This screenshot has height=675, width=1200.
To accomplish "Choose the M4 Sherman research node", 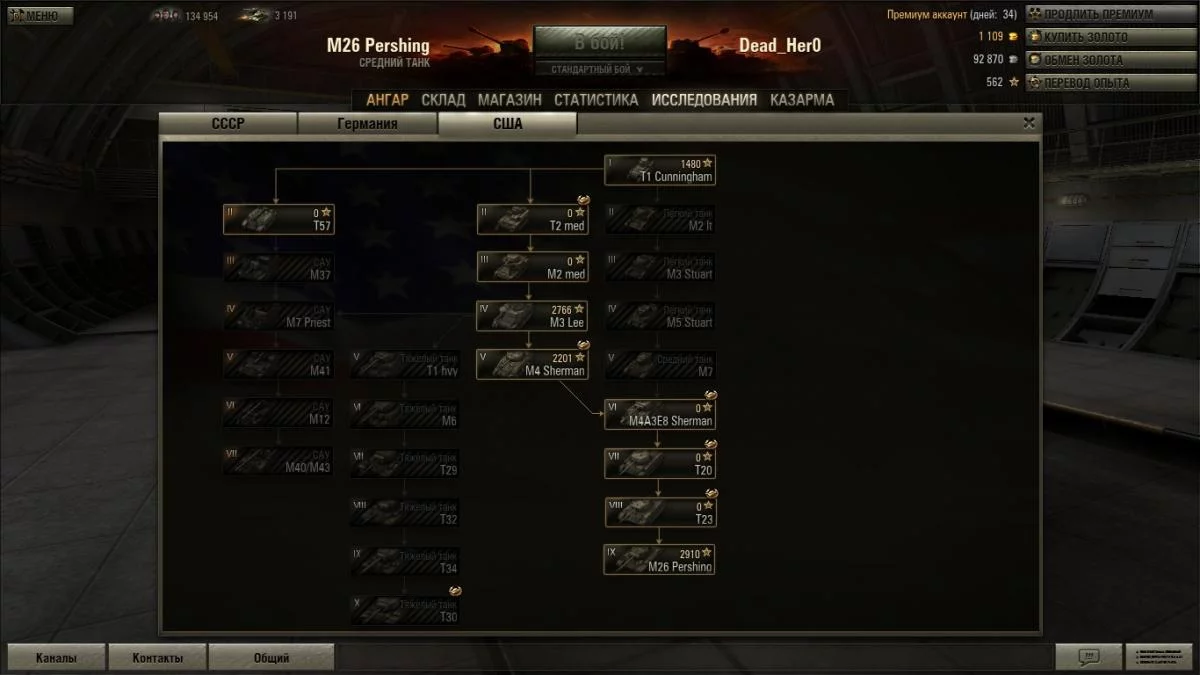I will coord(532,364).
